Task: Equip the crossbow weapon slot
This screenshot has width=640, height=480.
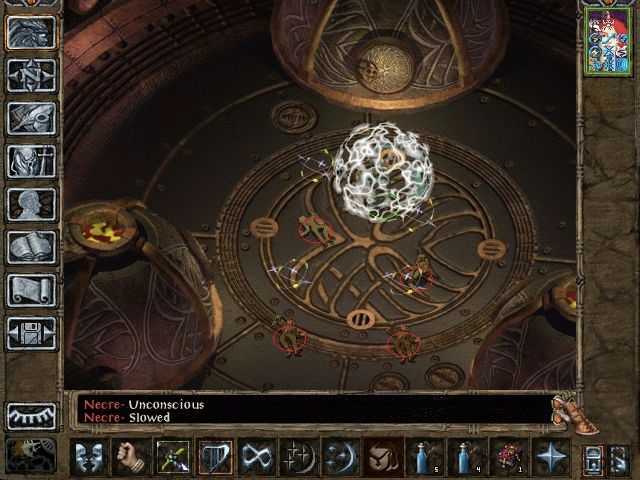Action: (x=172, y=457)
